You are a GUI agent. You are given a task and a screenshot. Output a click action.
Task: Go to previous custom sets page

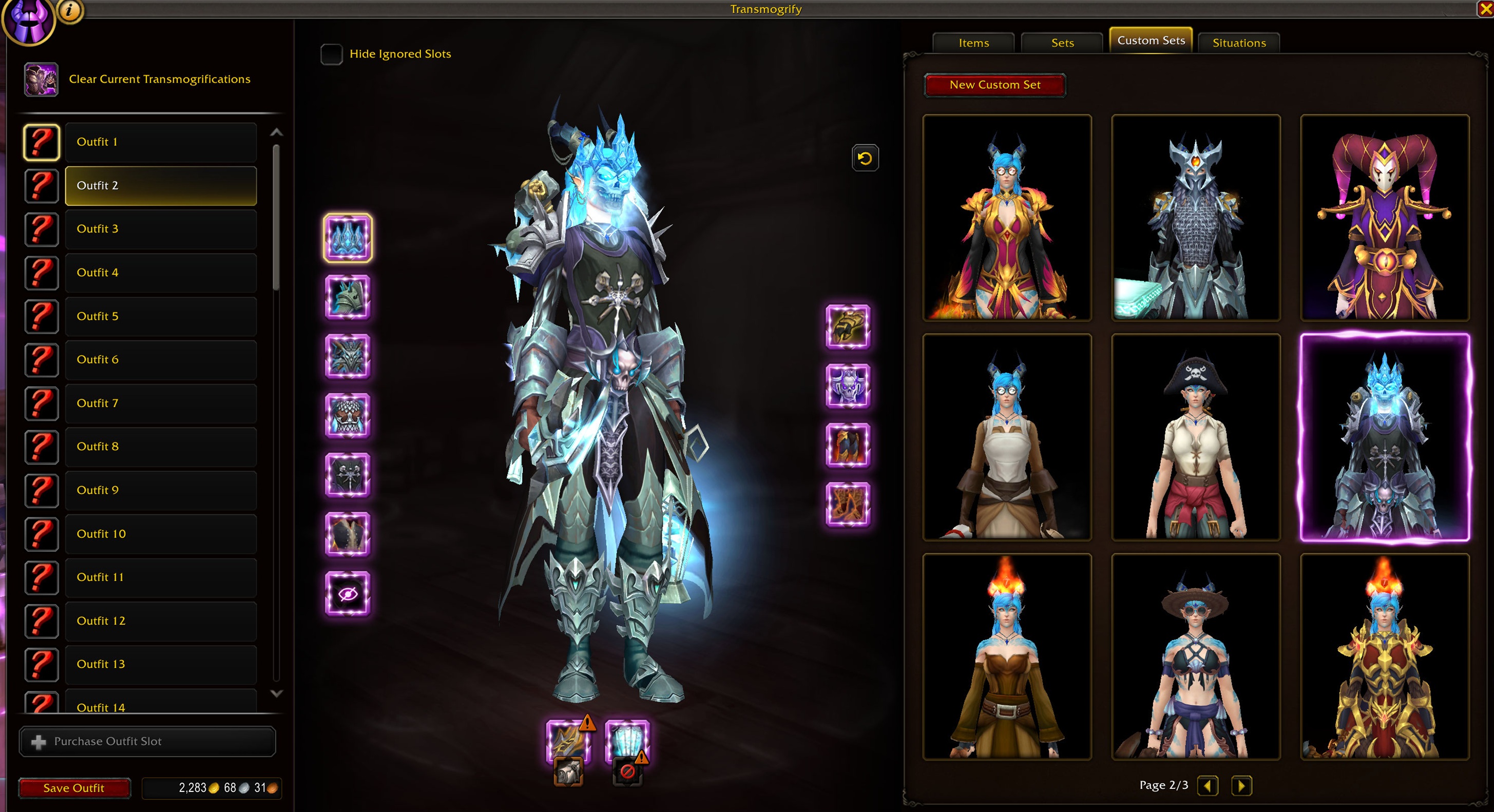1208,785
